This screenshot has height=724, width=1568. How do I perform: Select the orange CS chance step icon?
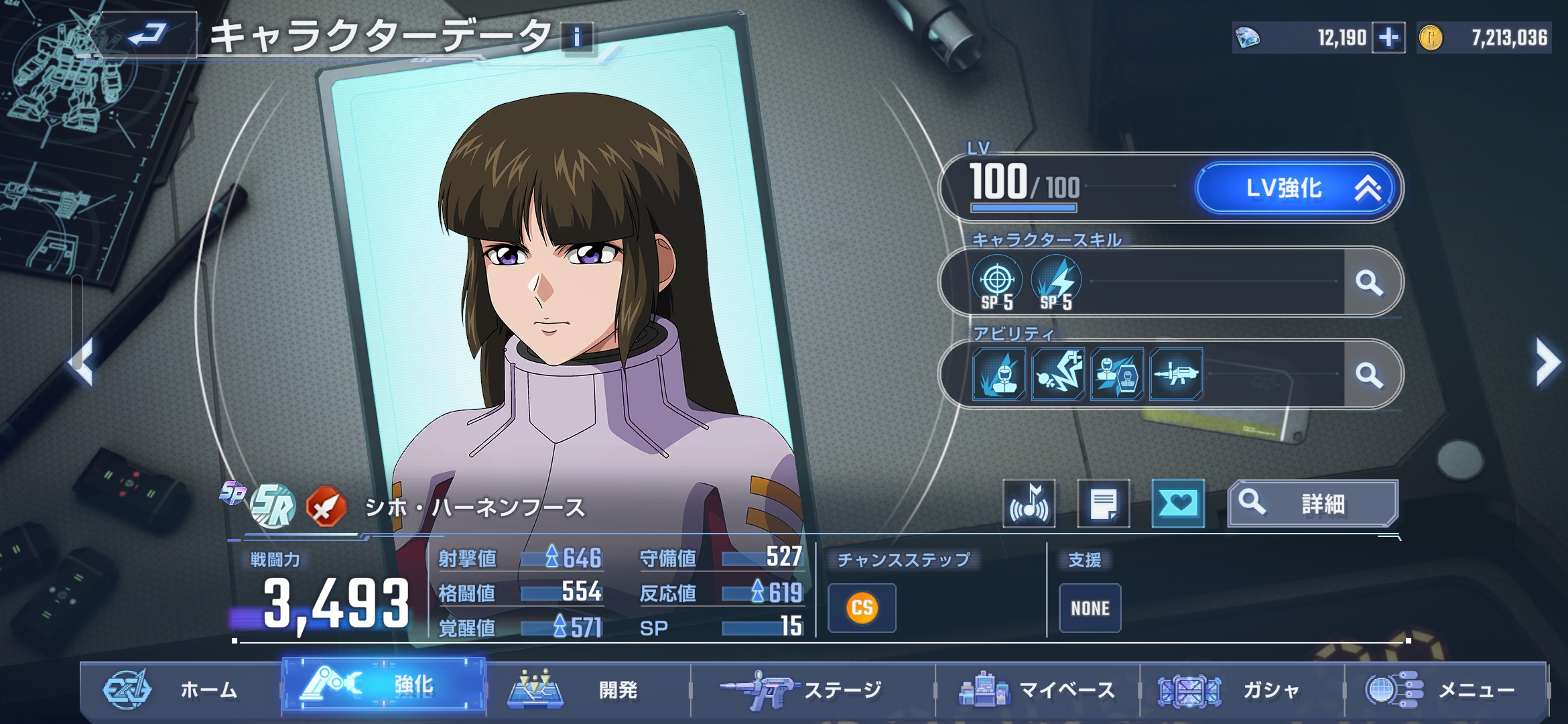click(862, 608)
